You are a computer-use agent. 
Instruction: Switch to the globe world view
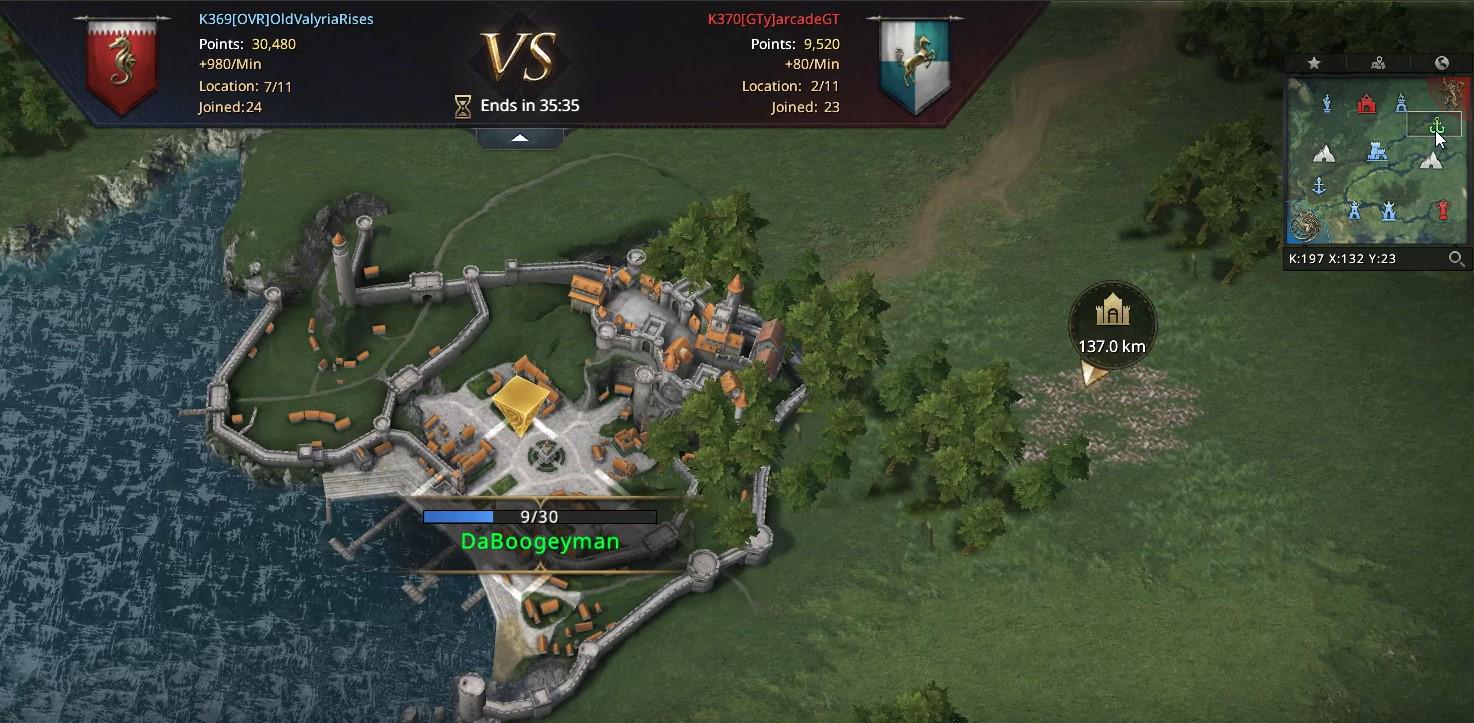[x=1442, y=63]
